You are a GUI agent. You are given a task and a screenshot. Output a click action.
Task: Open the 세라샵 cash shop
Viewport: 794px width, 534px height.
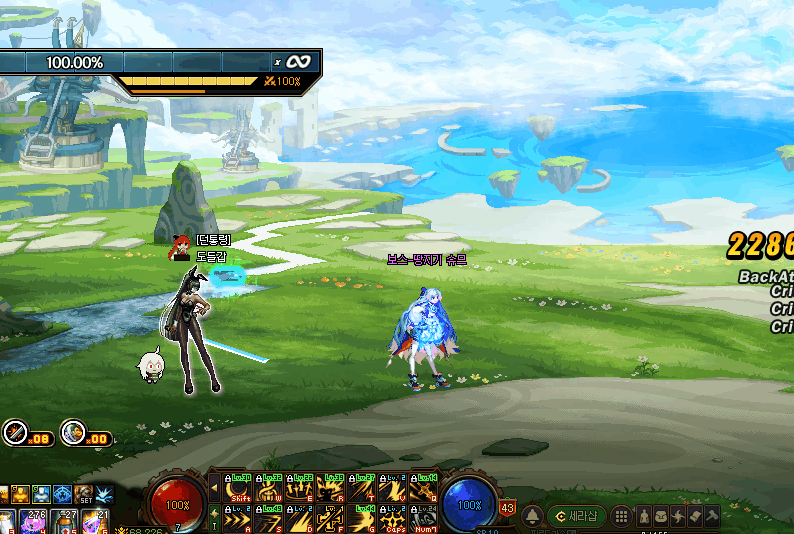[x=577, y=516]
